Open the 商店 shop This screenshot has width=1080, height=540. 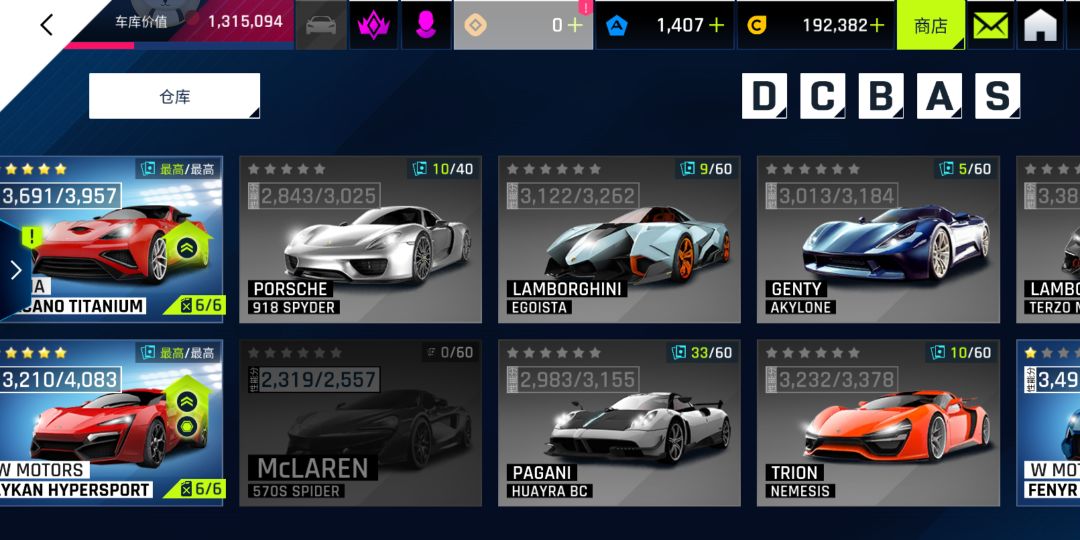(930, 25)
